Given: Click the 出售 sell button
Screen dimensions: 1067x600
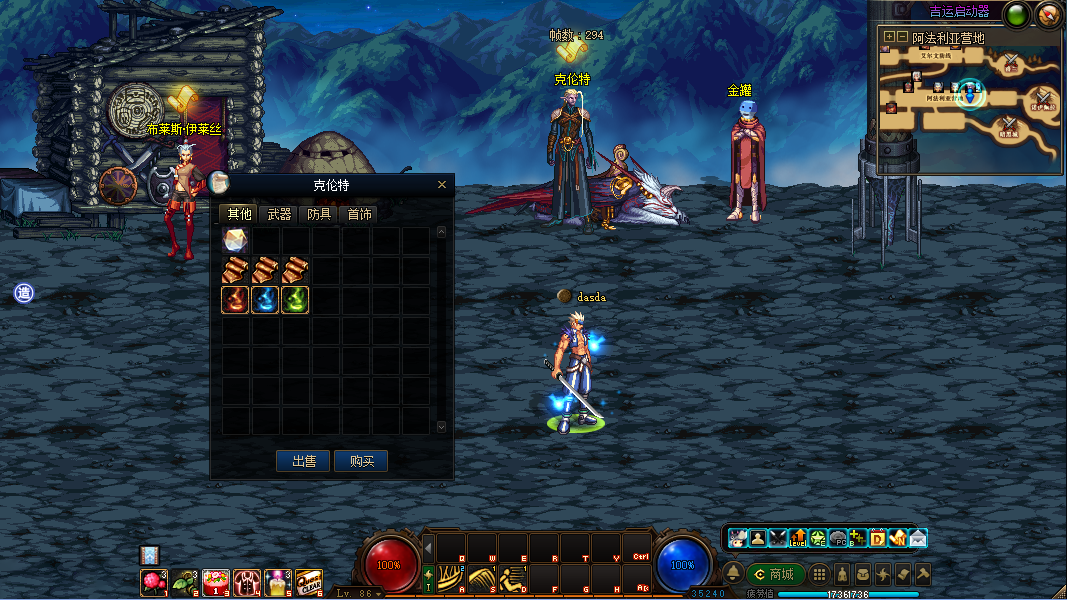Looking at the screenshot, I should click(x=304, y=461).
